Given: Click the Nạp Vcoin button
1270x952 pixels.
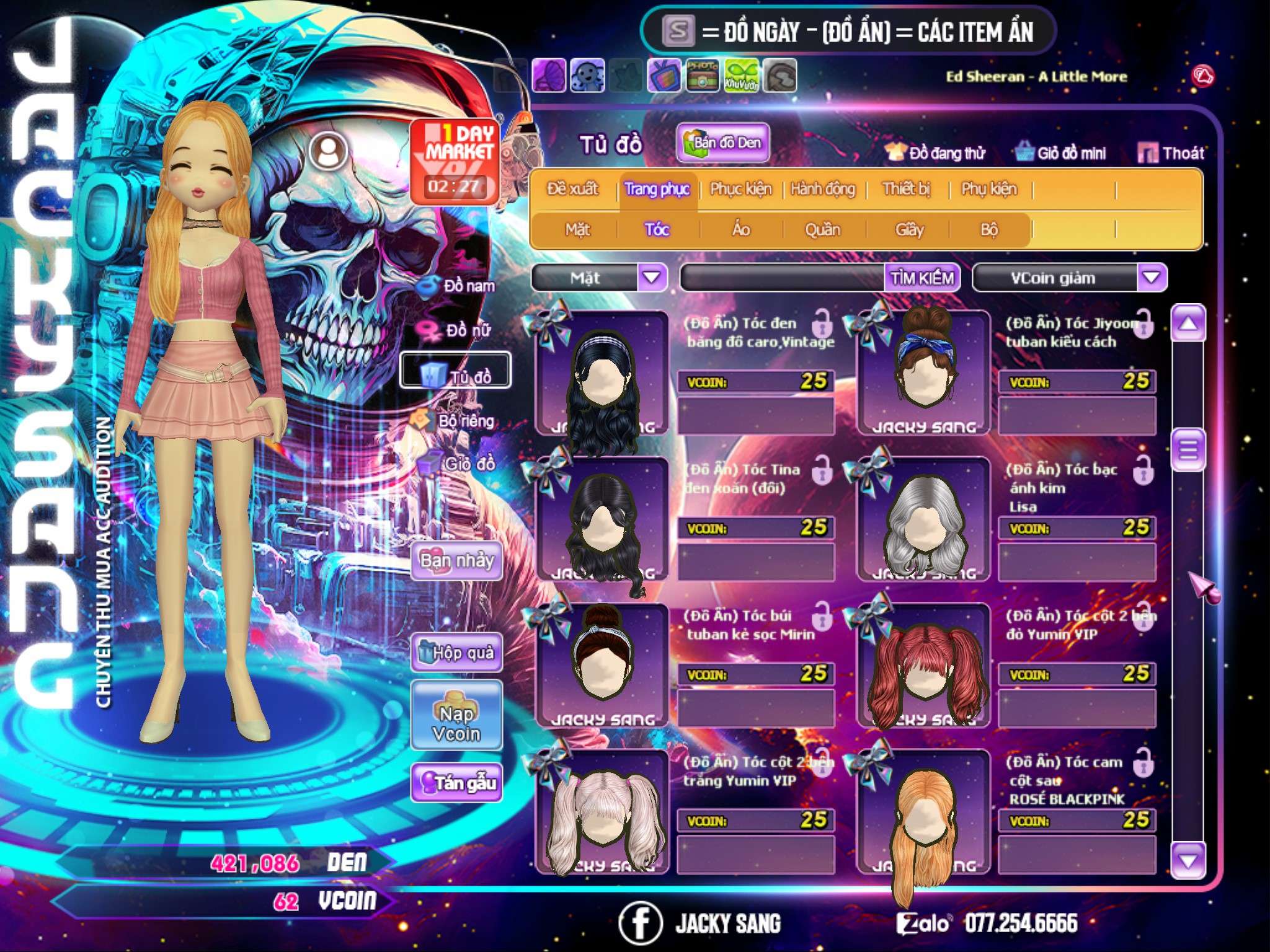Looking at the screenshot, I should [x=456, y=723].
